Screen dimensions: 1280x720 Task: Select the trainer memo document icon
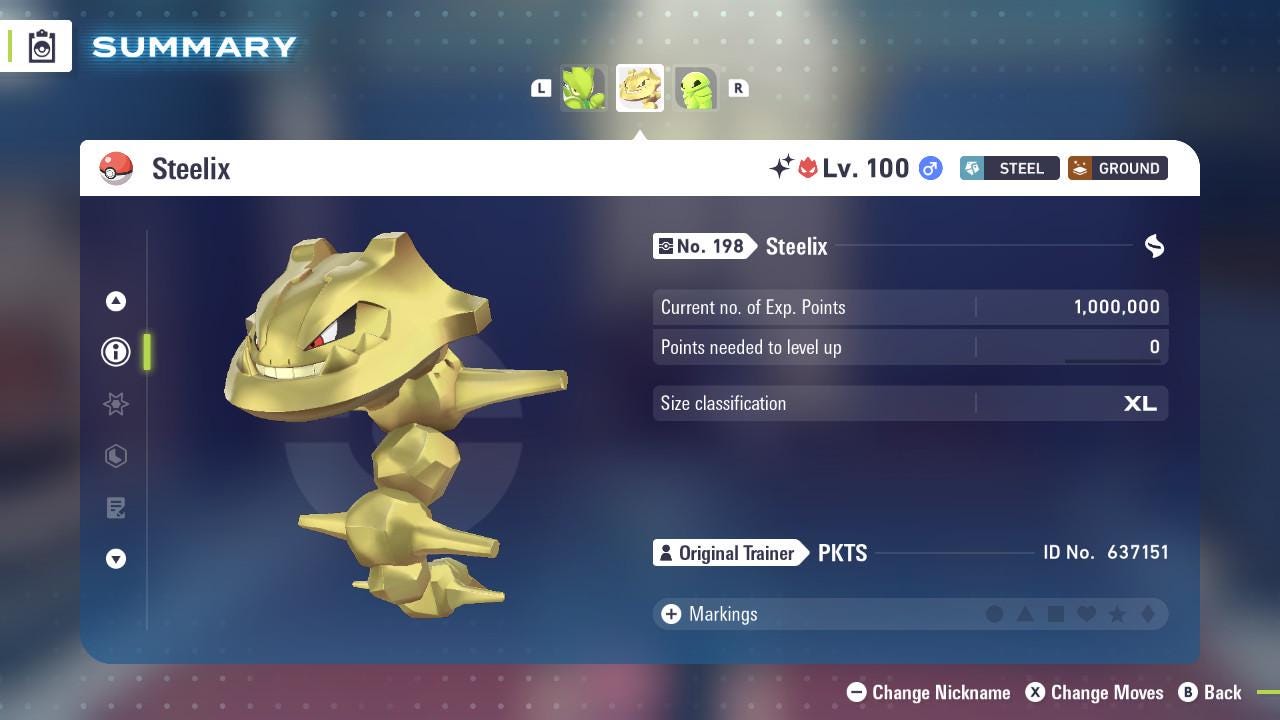click(116, 508)
